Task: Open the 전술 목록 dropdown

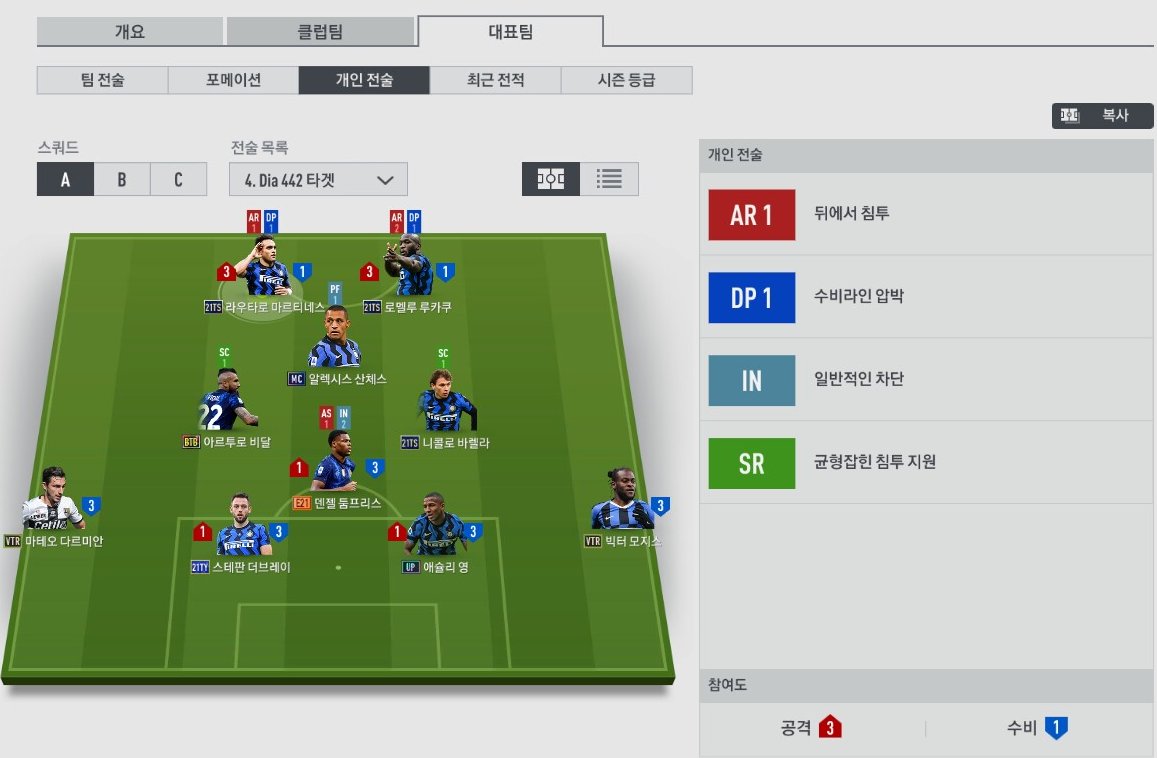Action: pos(318,180)
